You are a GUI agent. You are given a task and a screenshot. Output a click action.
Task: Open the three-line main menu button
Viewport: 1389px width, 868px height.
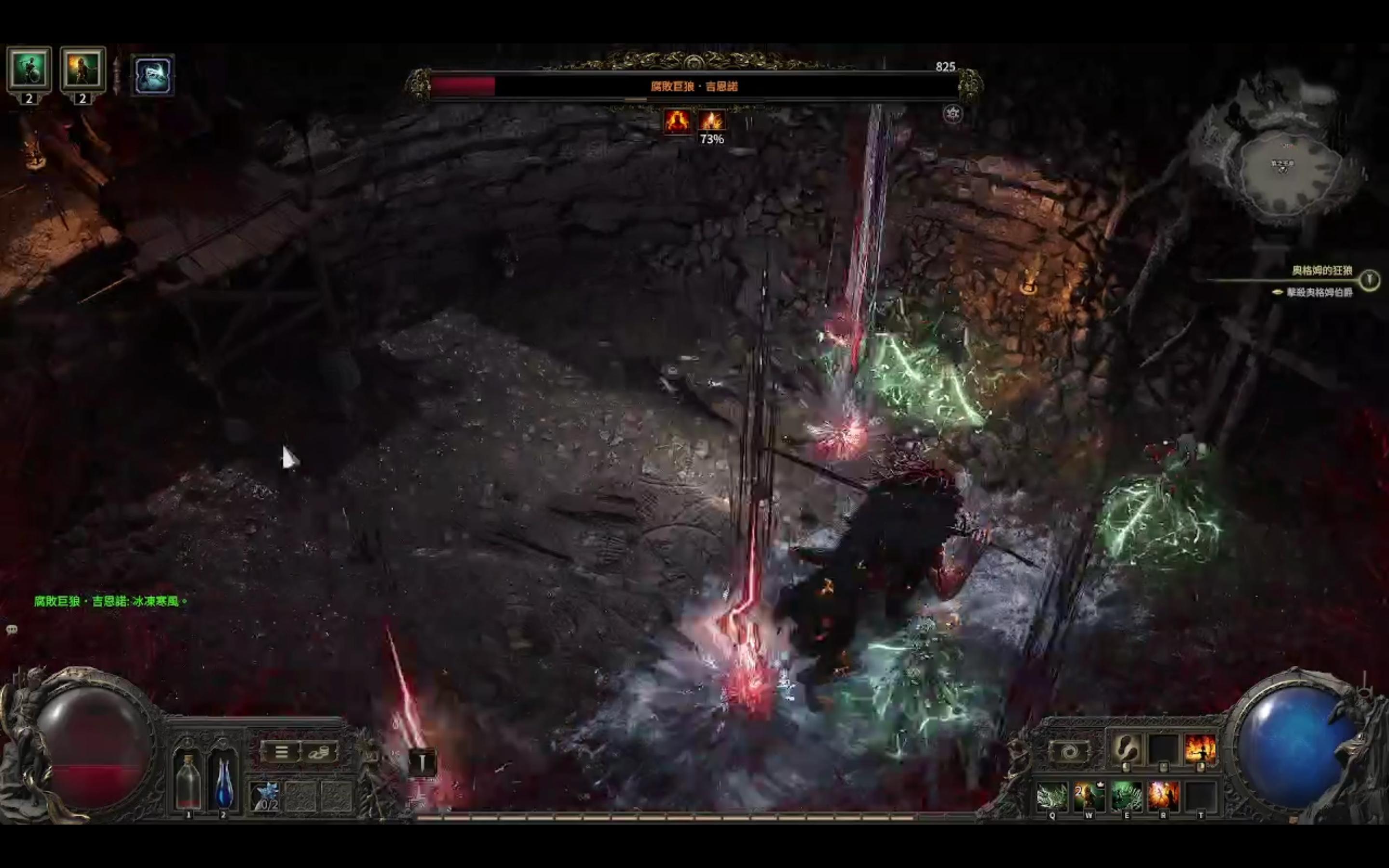click(x=281, y=751)
